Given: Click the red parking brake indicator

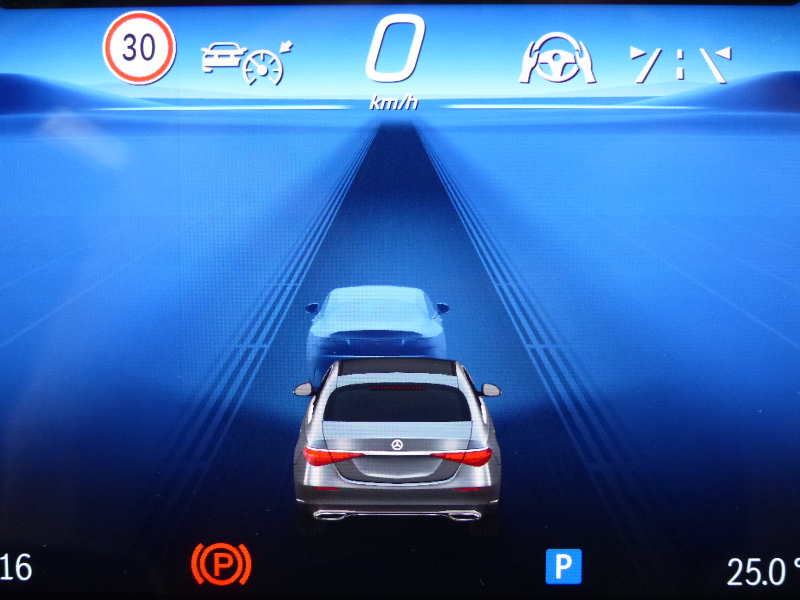Looking at the screenshot, I should coord(221,566).
